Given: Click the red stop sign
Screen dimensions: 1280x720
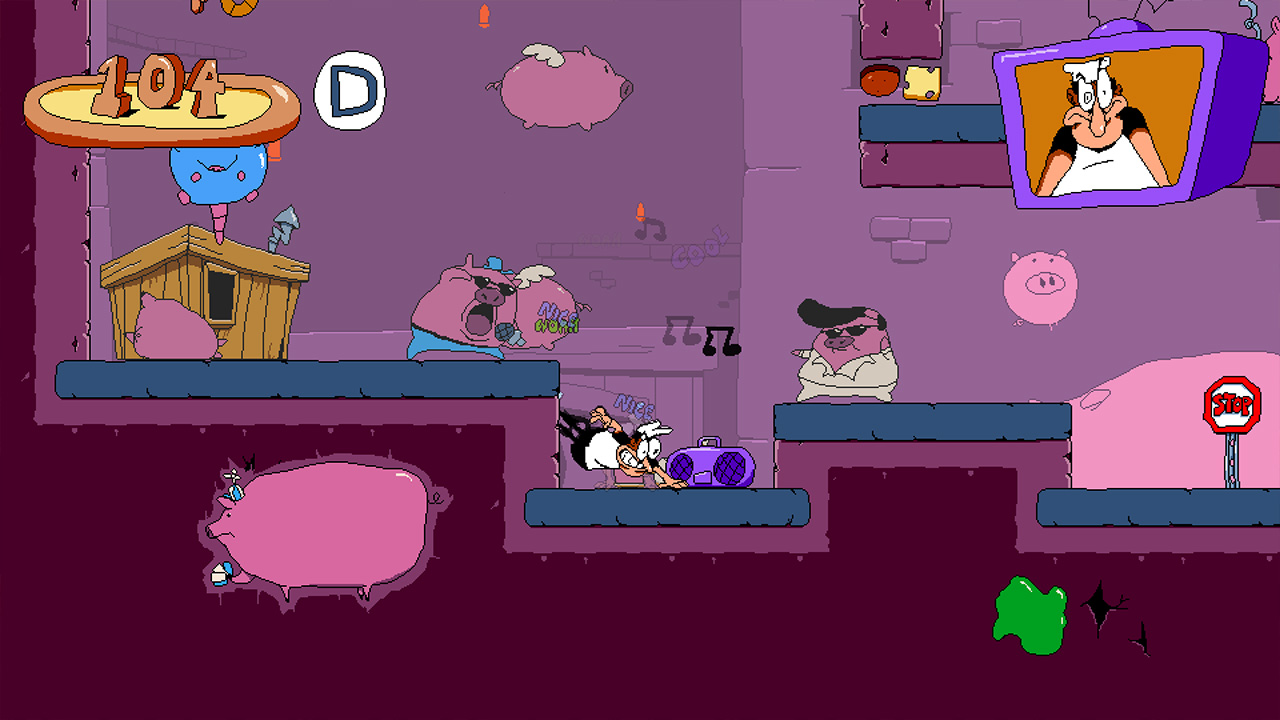Looking at the screenshot, I should coord(1232,405).
